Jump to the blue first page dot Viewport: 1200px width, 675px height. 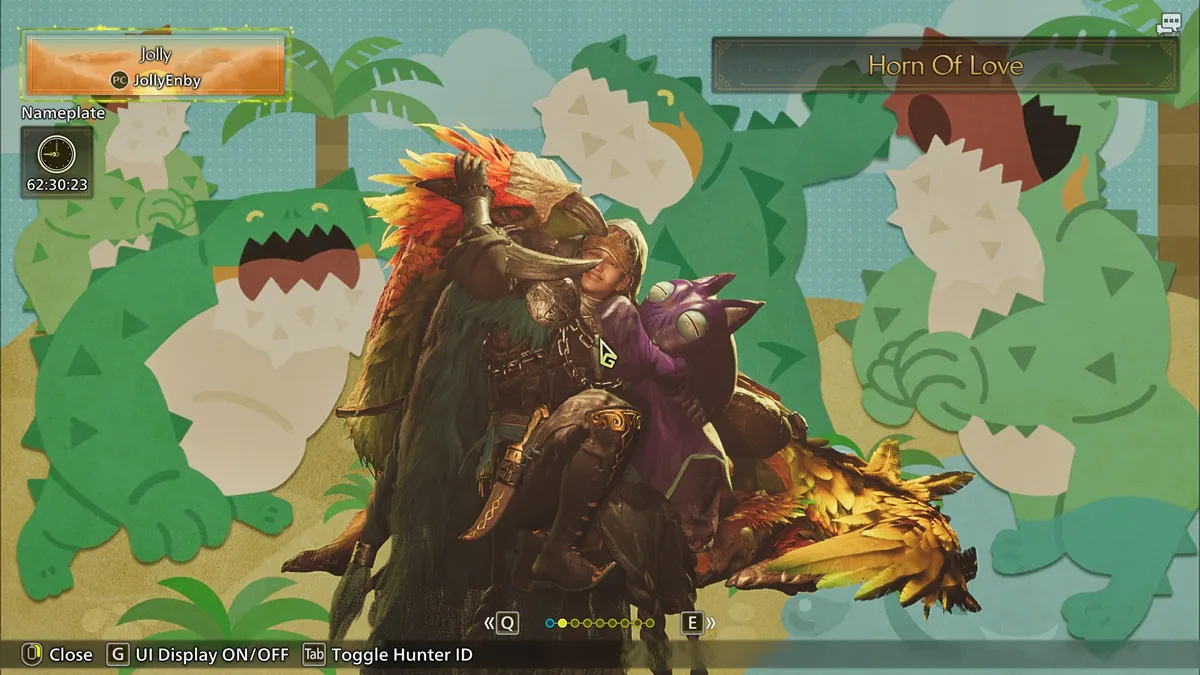point(550,623)
